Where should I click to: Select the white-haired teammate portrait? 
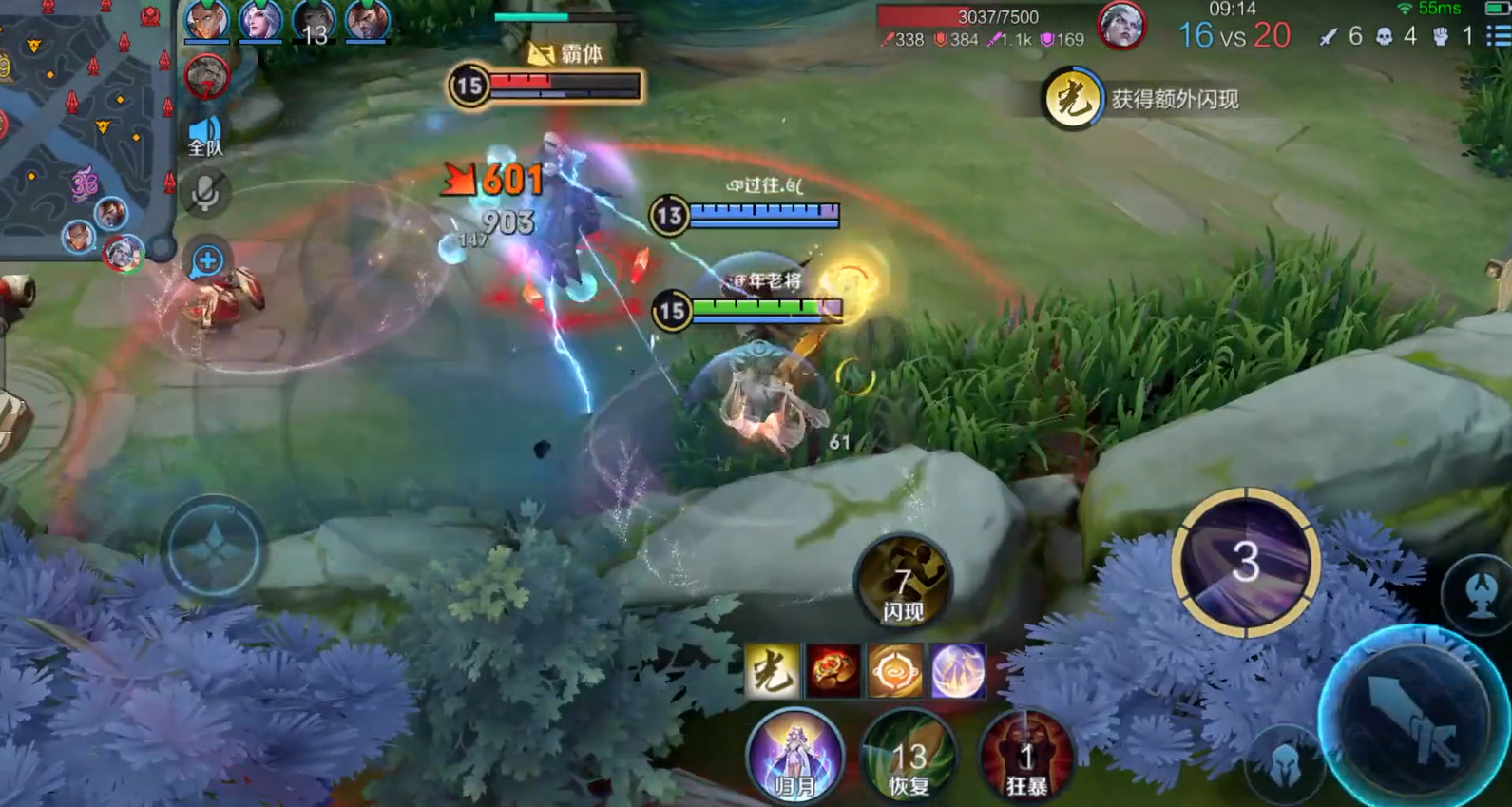click(259, 21)
